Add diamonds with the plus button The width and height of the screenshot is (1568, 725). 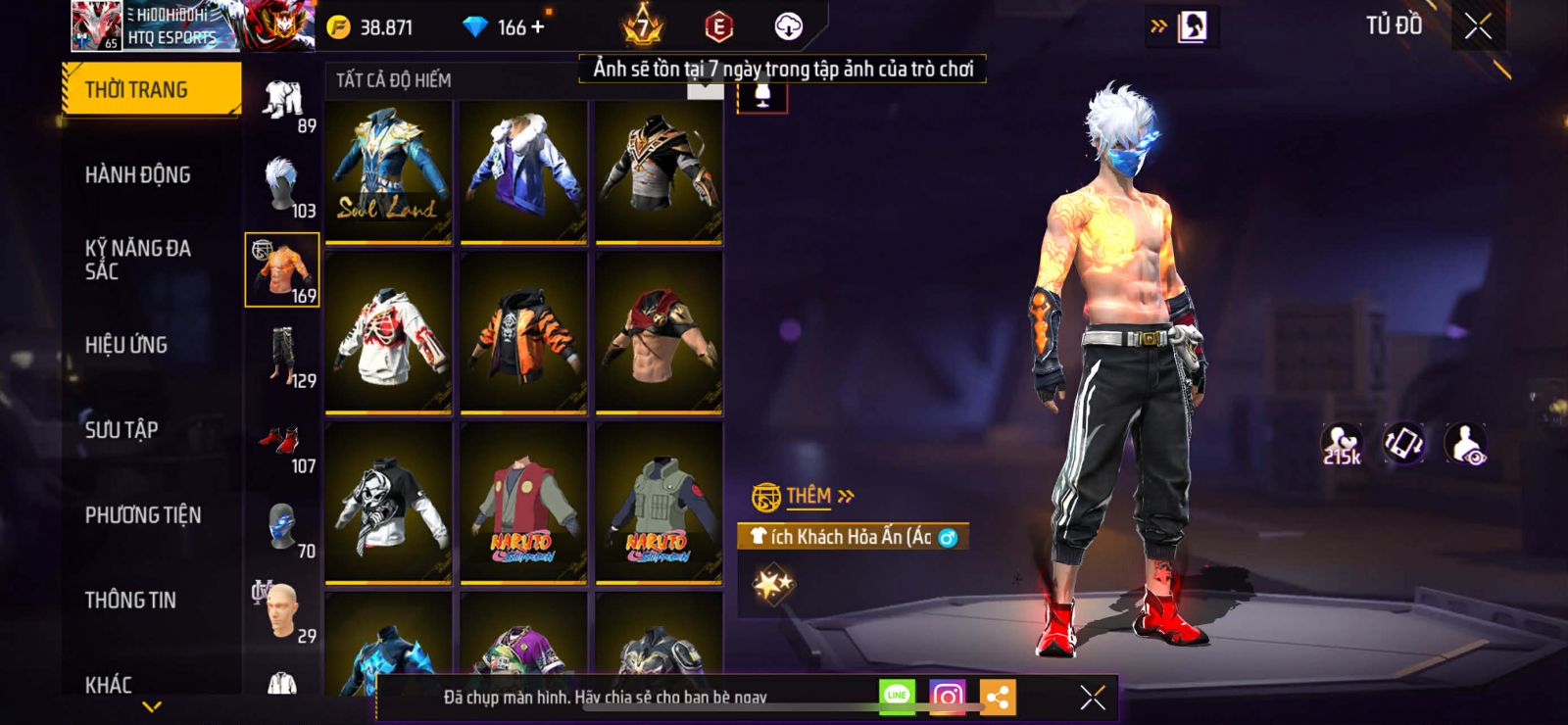click(x=537, y=26)
